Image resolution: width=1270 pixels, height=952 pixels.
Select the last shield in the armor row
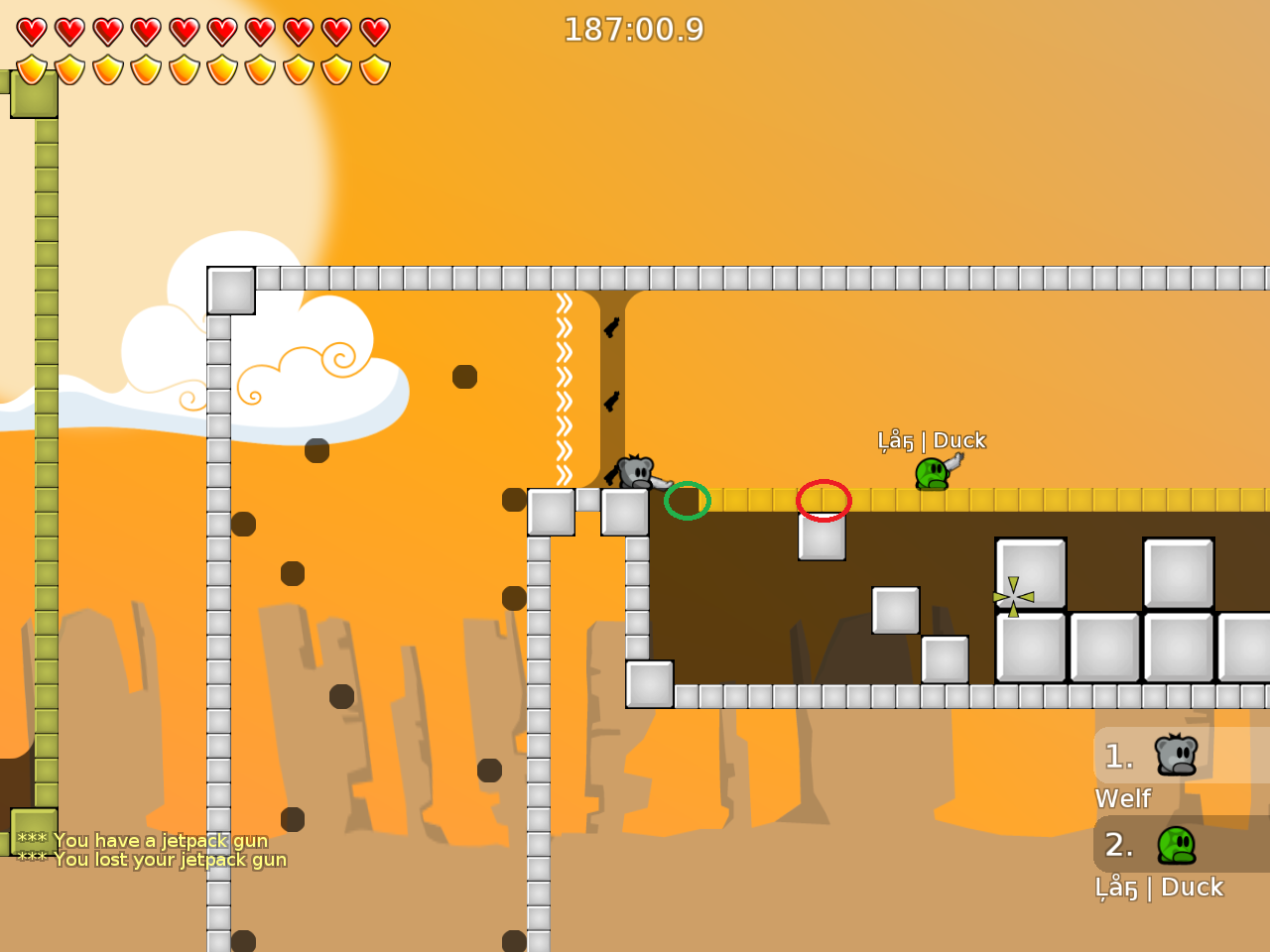[x=374, y=69]
